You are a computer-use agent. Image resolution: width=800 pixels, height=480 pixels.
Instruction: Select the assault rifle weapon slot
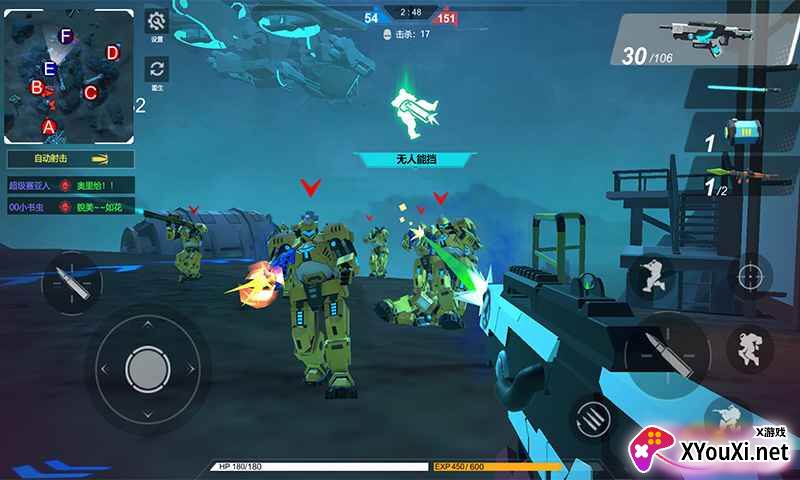tap(705, 40)
